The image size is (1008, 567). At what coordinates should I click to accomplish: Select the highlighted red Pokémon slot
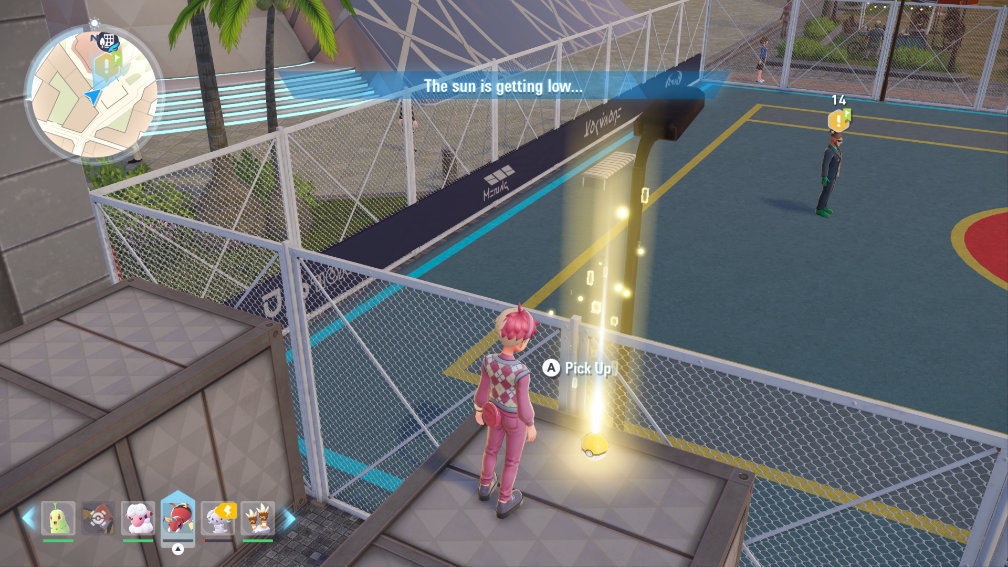(178, 516)
